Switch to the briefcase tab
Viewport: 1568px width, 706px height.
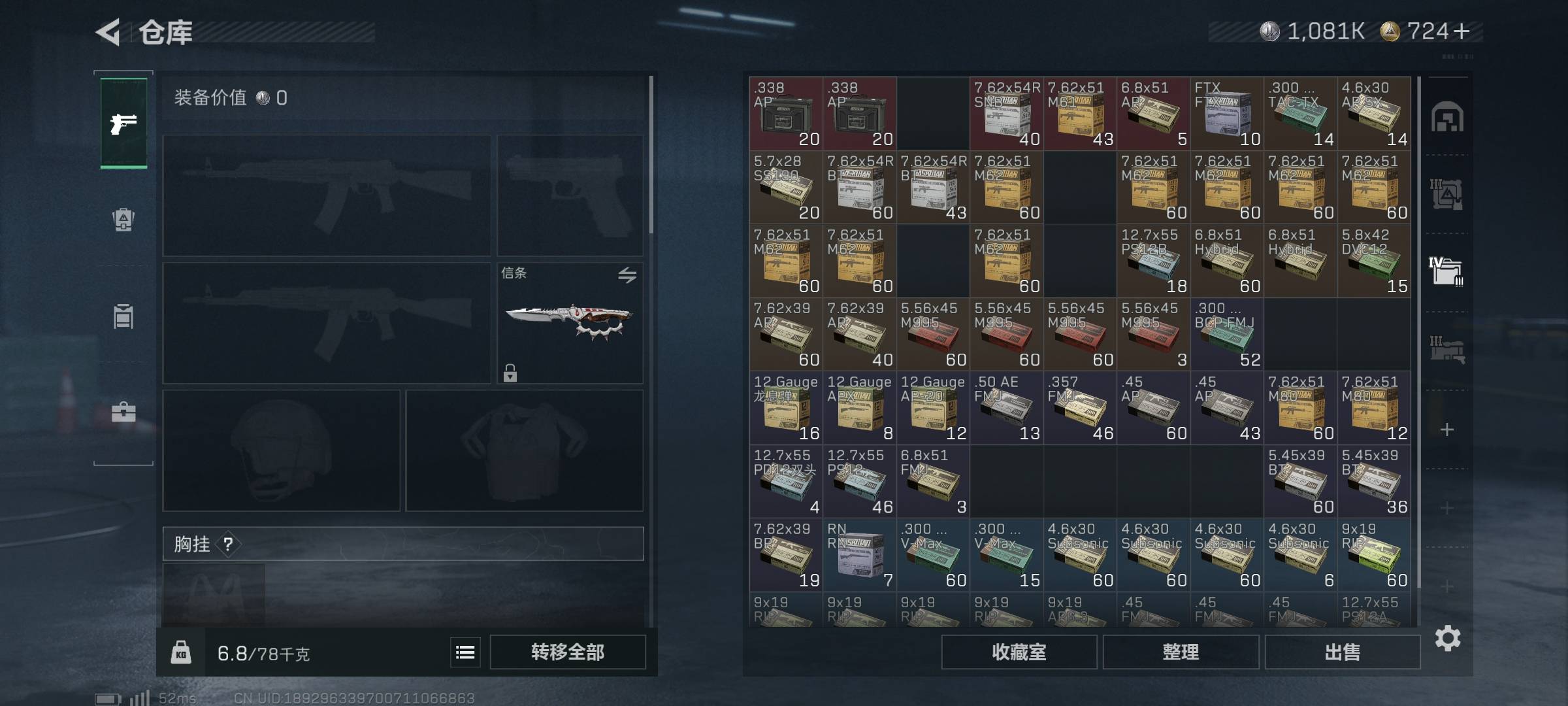coord(123,412)
